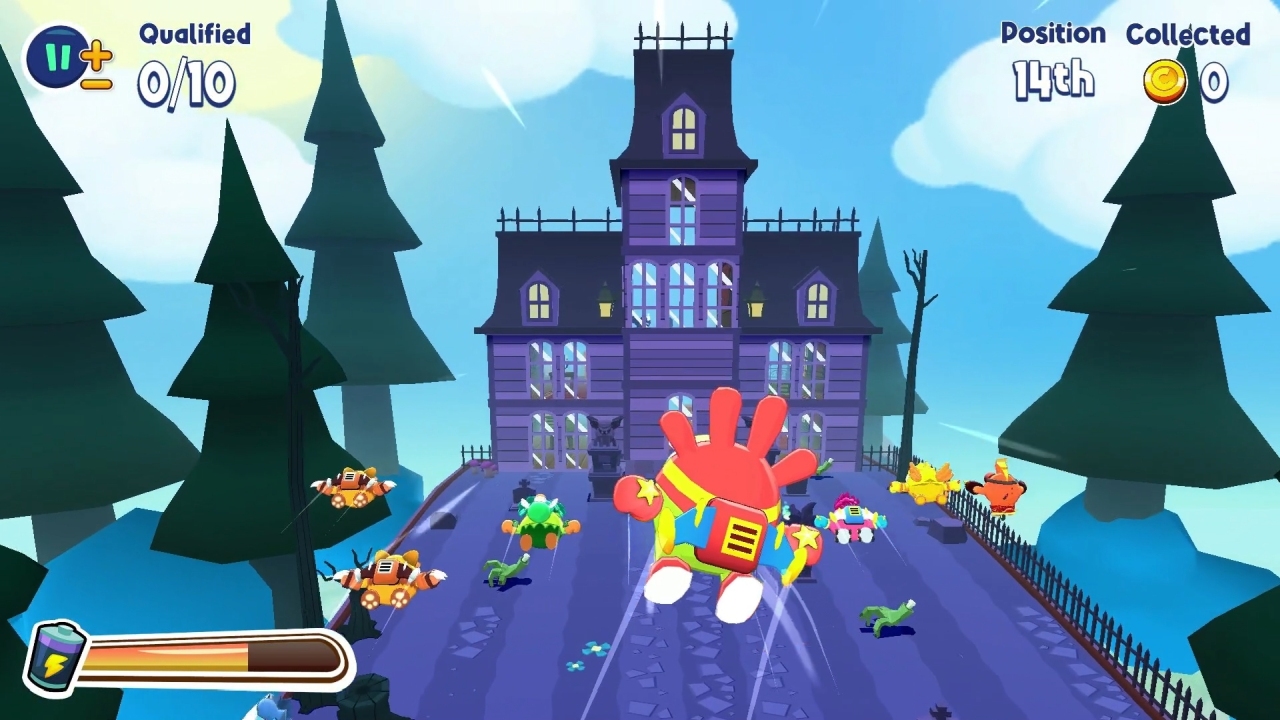Click the 14th position text
Screen dimensions: 1280x720
click(x=1052, y=78)
